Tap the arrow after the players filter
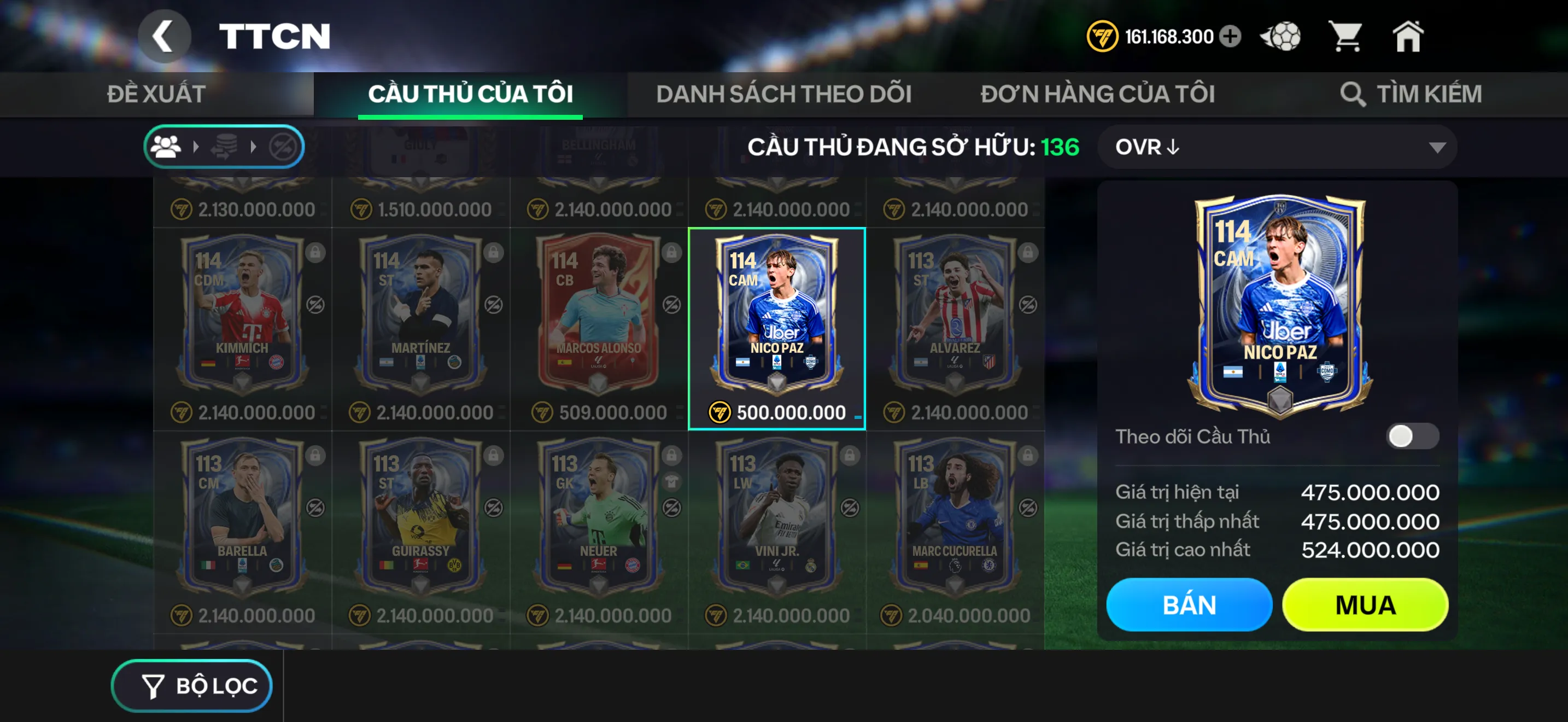1568x722 pixels. click(x=197, y=145)
